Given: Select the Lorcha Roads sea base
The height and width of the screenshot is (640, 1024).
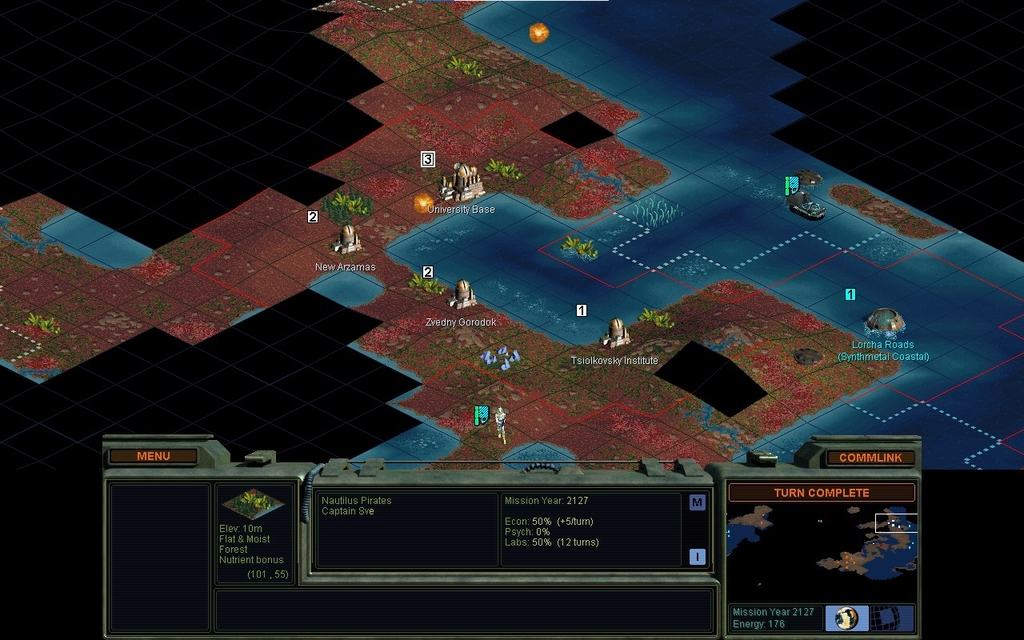Looking at the screenshot, I should (884, 321).
